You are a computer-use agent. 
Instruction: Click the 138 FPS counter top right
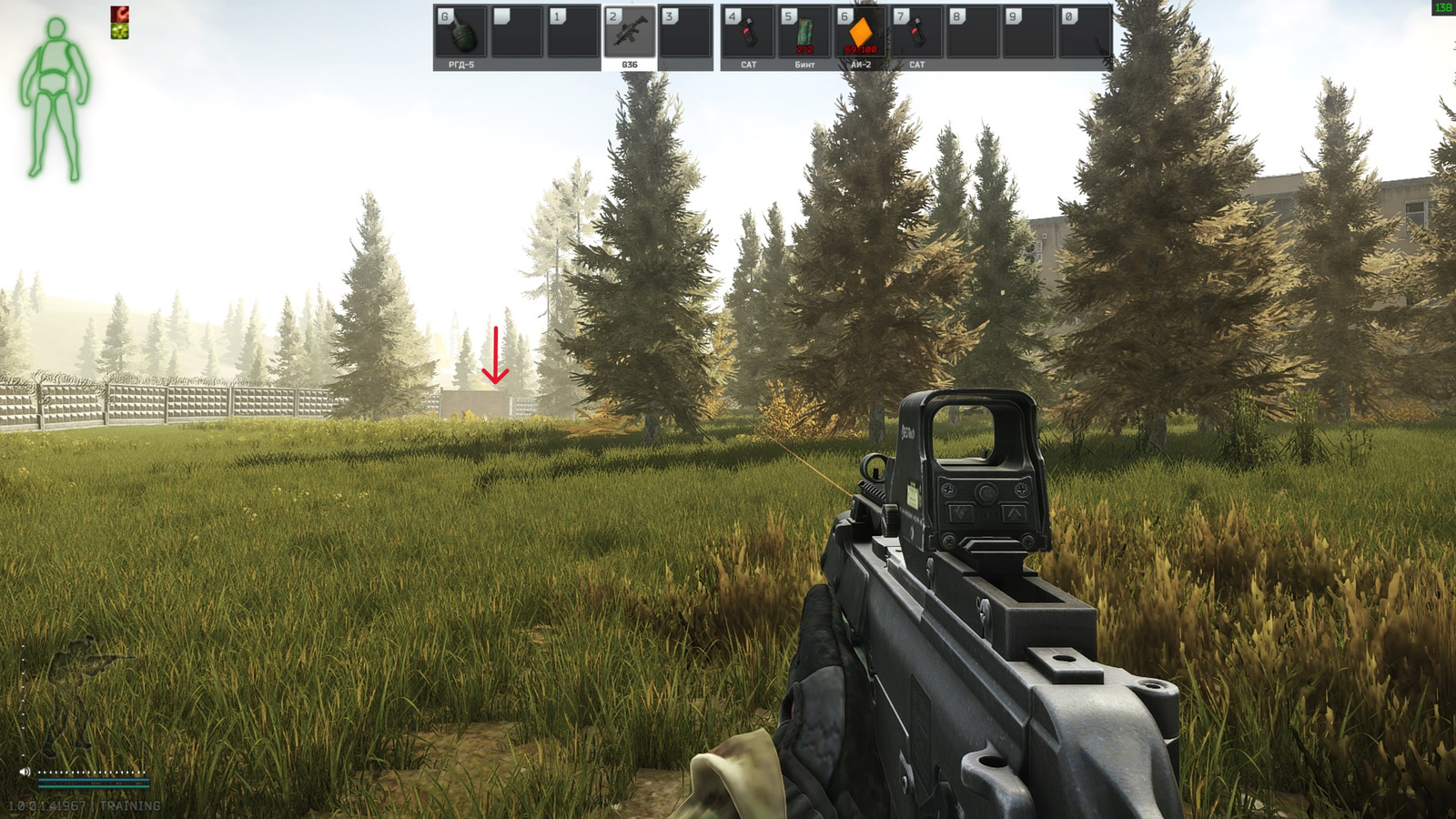click(1442, 7)
